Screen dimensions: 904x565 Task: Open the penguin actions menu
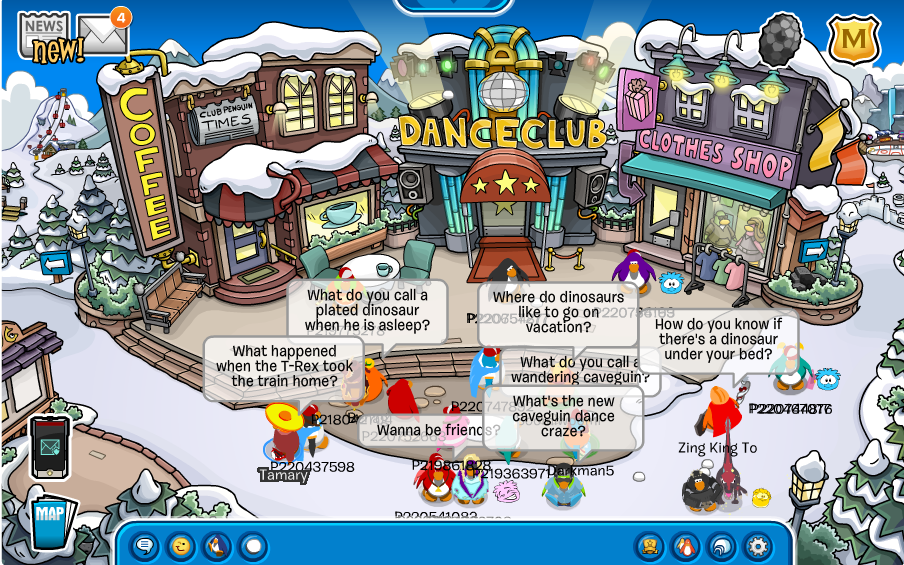click(217, 546)
